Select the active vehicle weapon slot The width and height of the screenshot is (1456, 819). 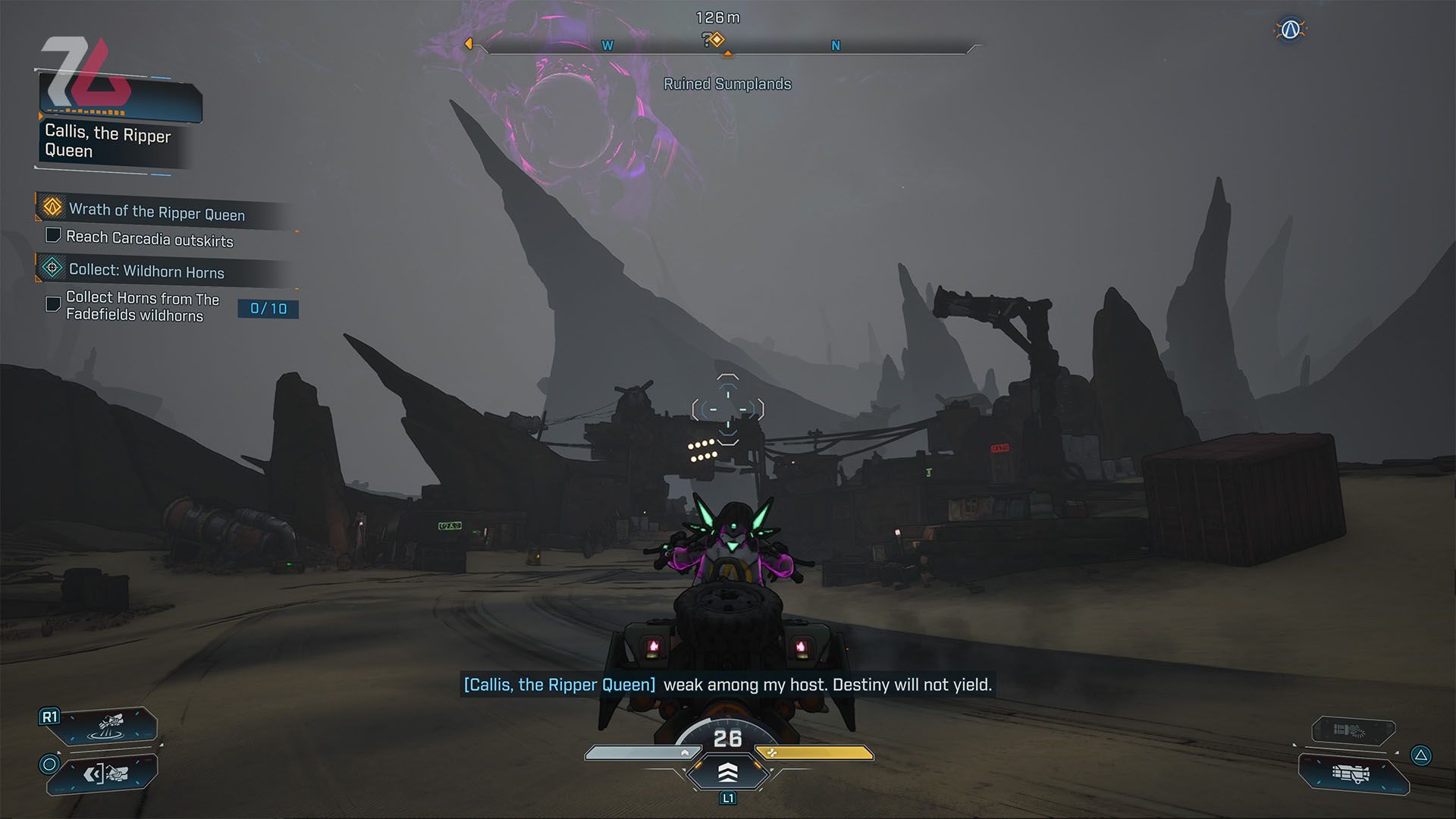point(1352,773)
